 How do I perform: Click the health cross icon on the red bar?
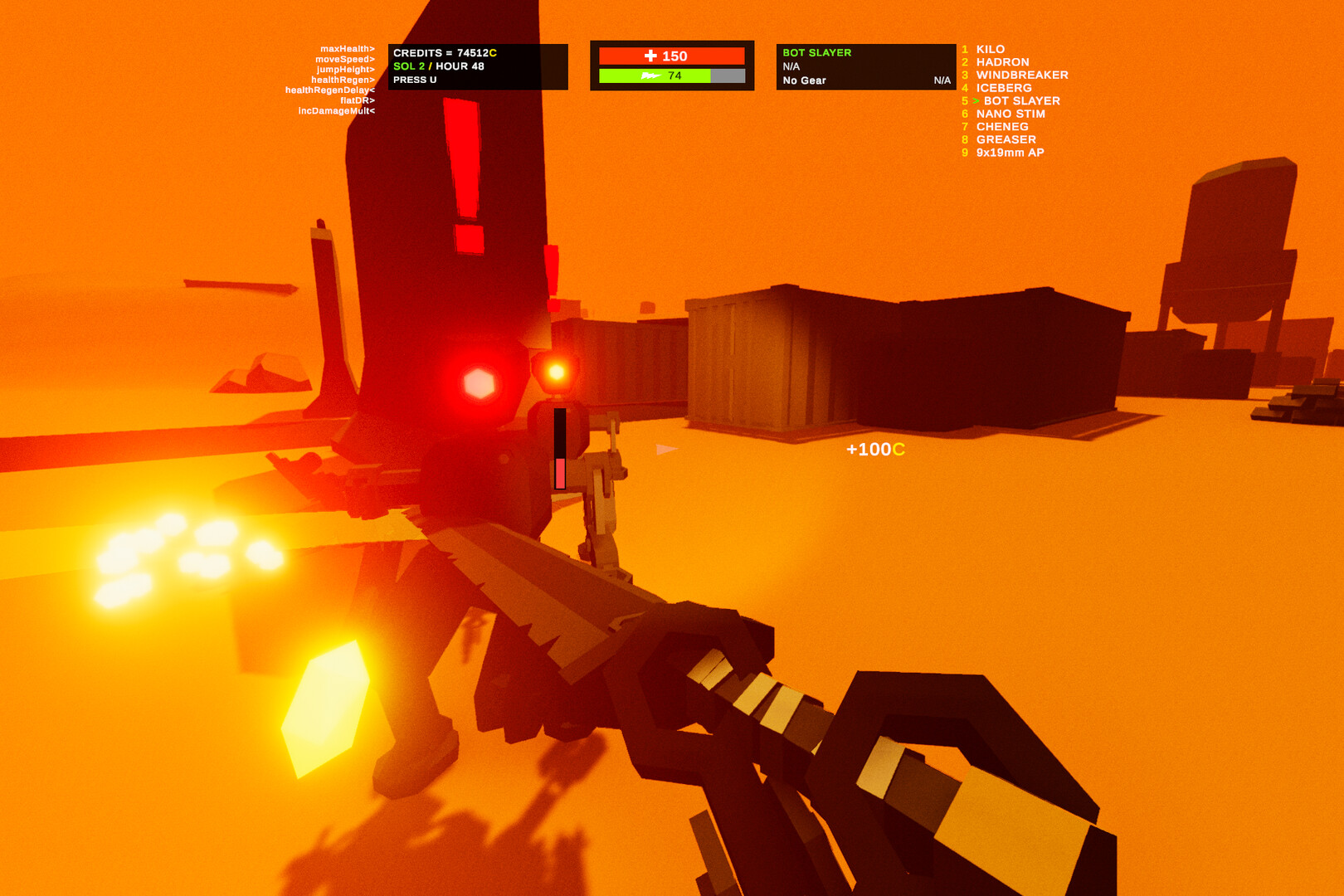(x=653, y=54)
